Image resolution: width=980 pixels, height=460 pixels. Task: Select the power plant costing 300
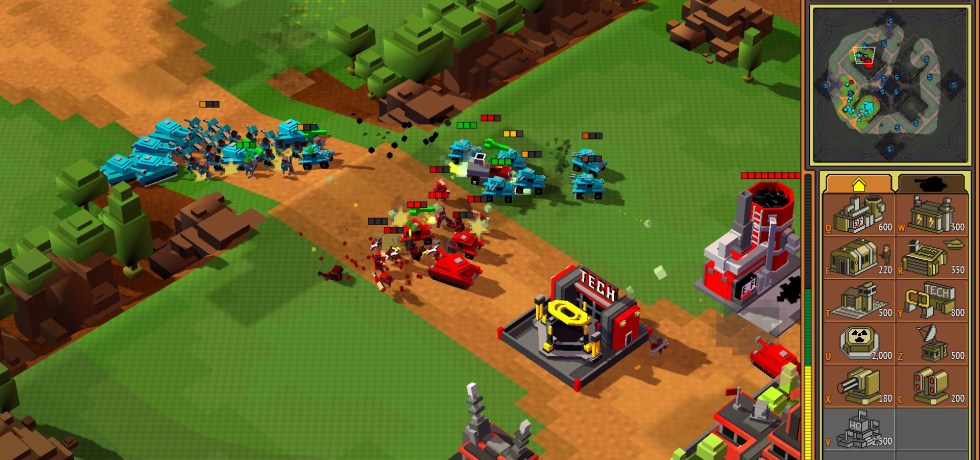(932, 214)
